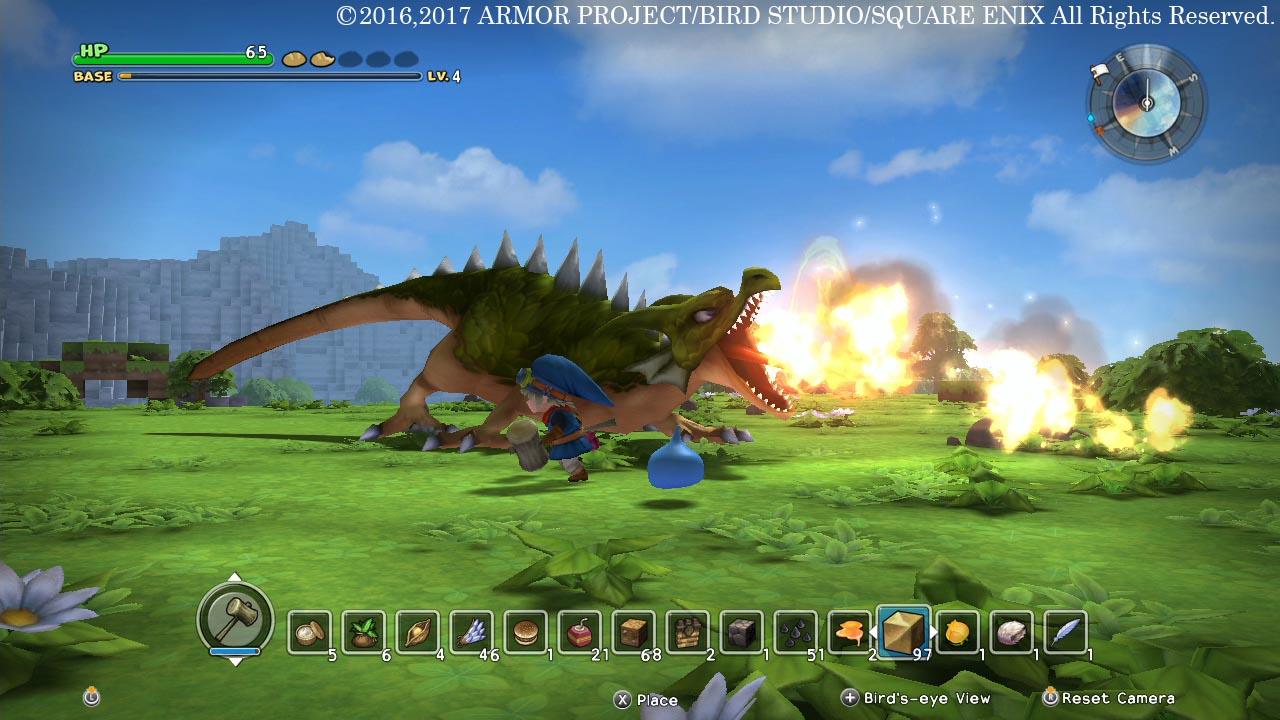Click the up arrow above the hammer slot
The height and width of the screenshot is (720, 1280).
[235, 578]
